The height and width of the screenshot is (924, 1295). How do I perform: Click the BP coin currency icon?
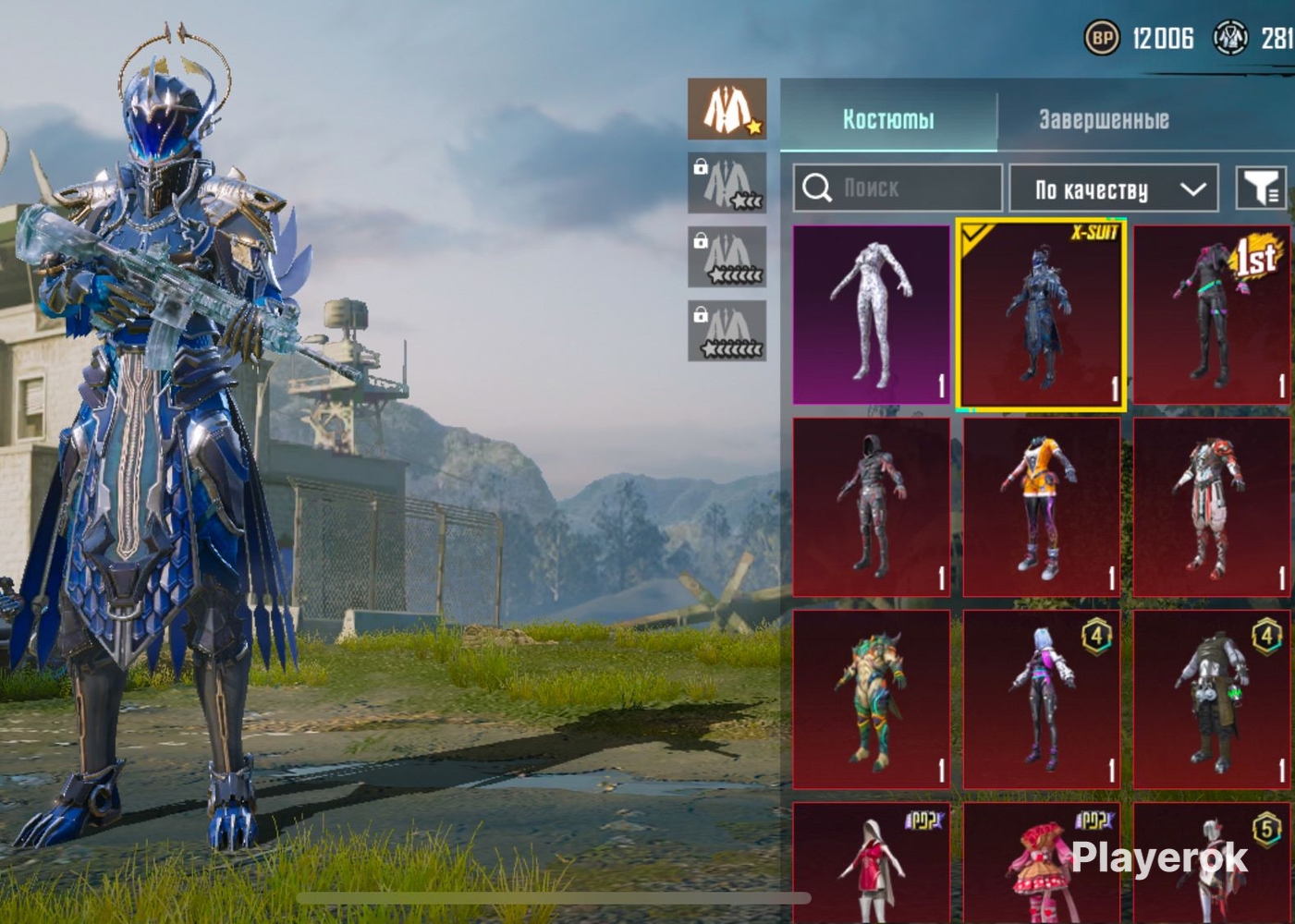(x=1101, y=38)
